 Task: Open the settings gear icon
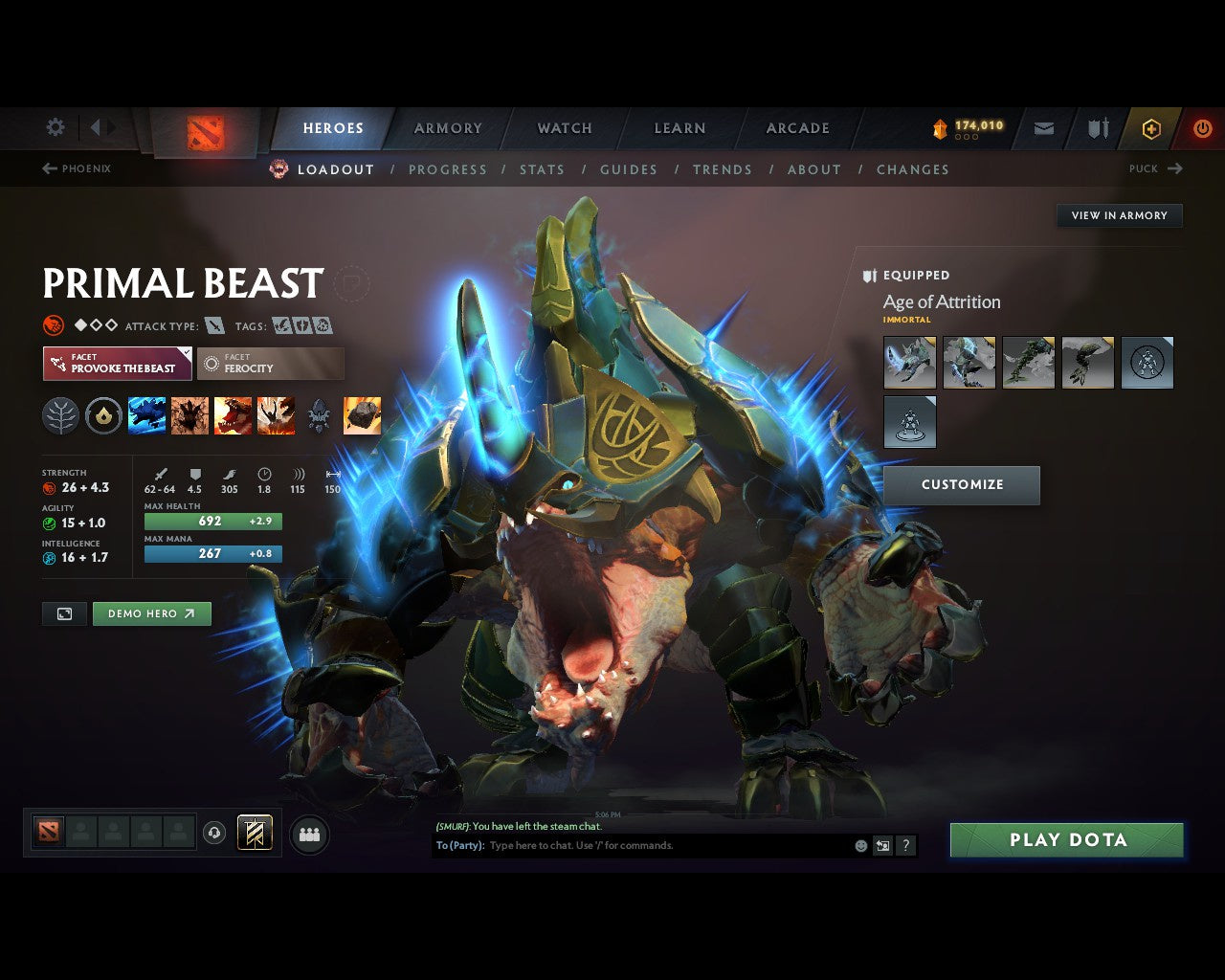pos(56,127)
